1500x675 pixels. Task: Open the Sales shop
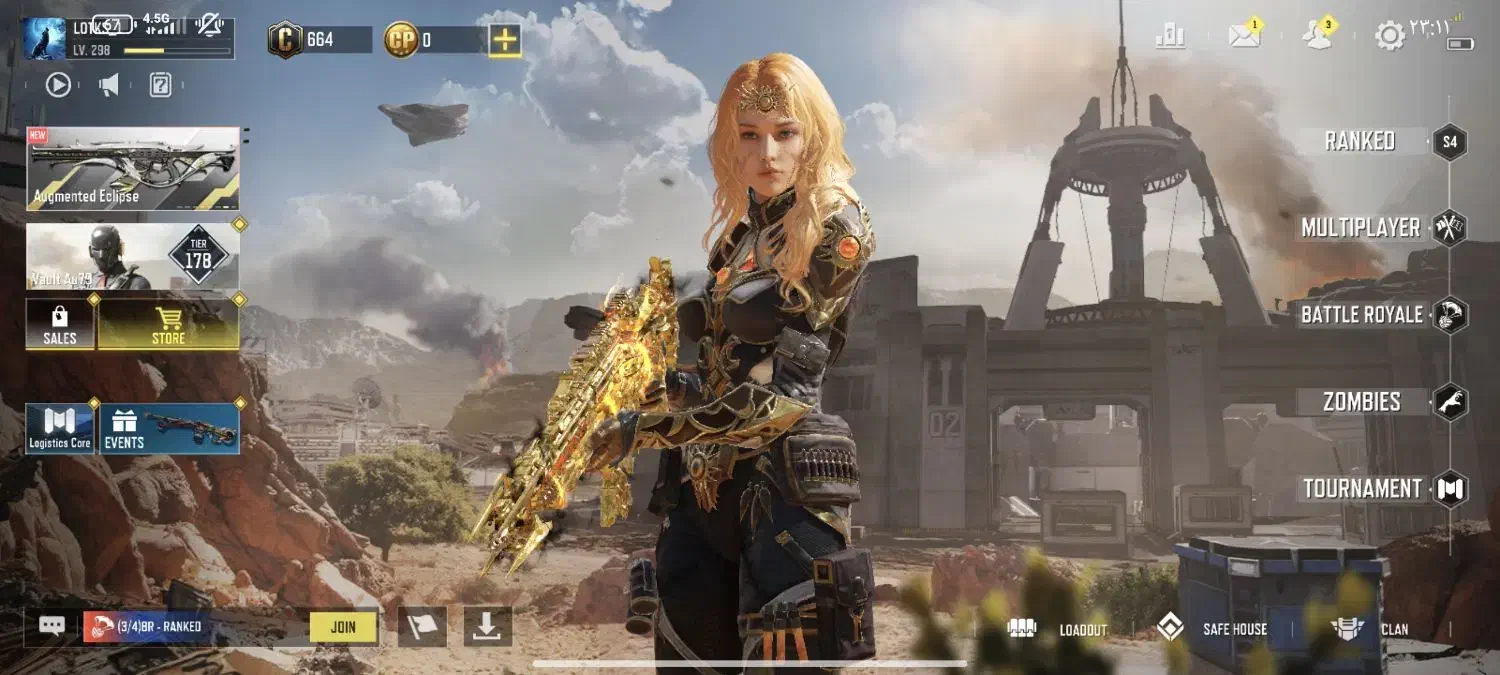[x=60, y=324]
